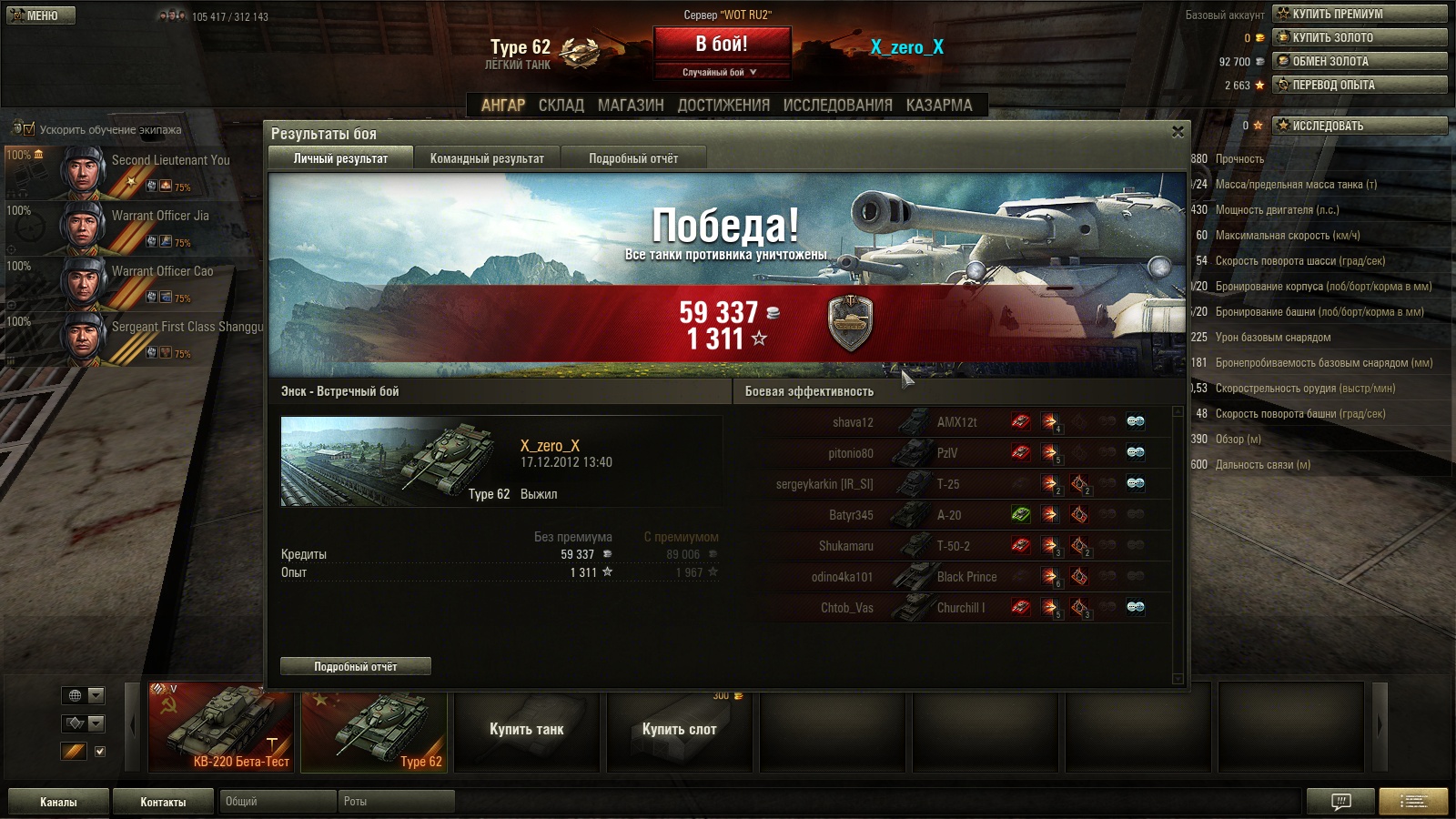The width and height of the screenshot is (1456, 819).
Task: Open the Случайный бой battle type dropdown
Action: tap(722, 72)
